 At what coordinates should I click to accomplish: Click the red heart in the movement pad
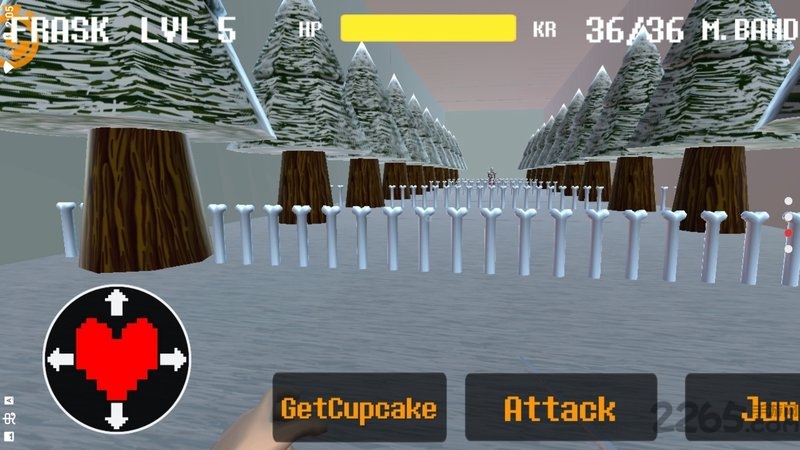coord(117,355)
